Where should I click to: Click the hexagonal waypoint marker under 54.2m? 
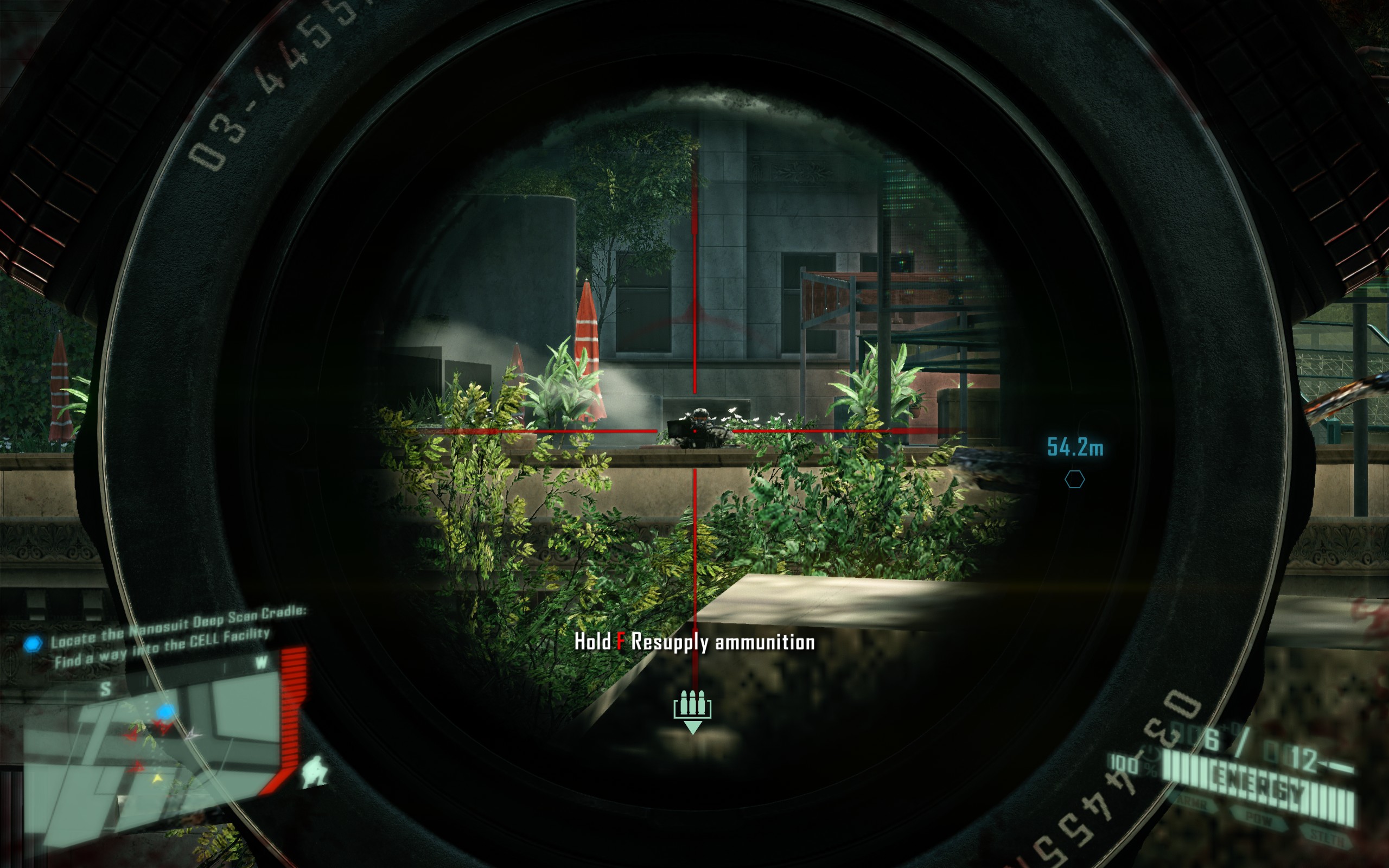point(1074,480)
